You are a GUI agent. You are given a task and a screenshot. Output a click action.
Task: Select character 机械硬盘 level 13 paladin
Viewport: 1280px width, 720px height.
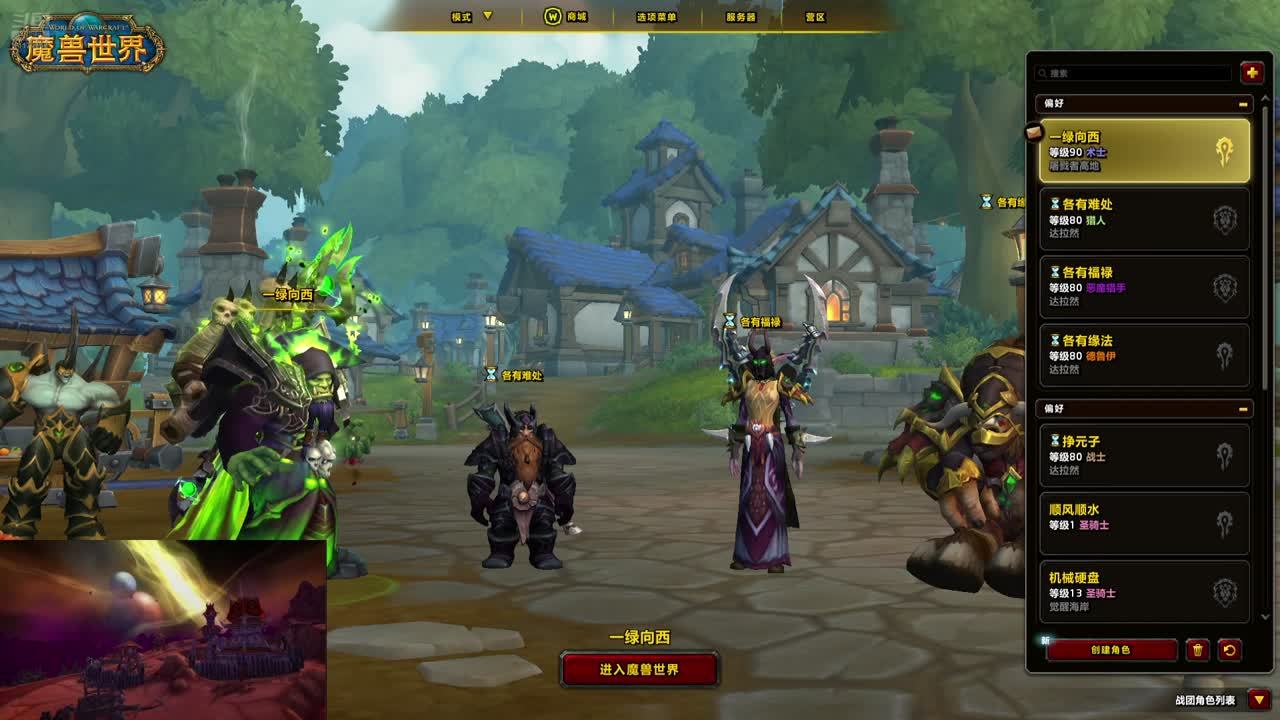point(1144,591)
